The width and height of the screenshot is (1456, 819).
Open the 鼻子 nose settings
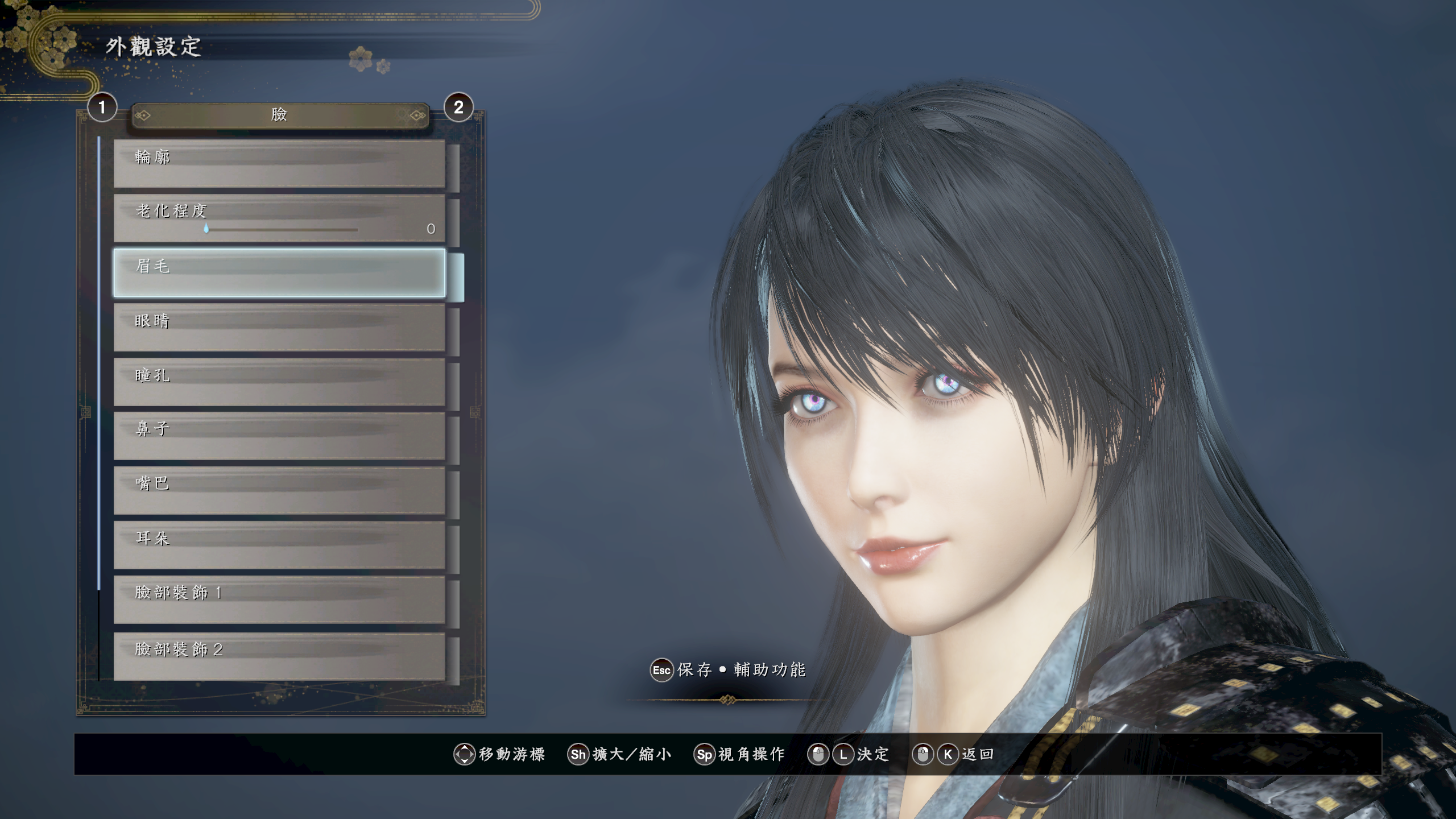pyautogui.click(x=279, y=436)
